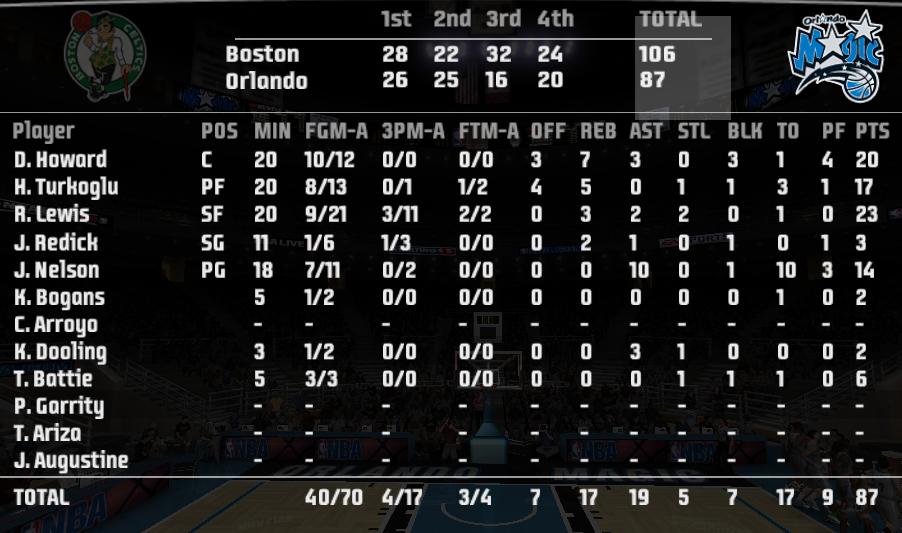
Task: Choose T. Battie in the box score
Action: (53, 379)
